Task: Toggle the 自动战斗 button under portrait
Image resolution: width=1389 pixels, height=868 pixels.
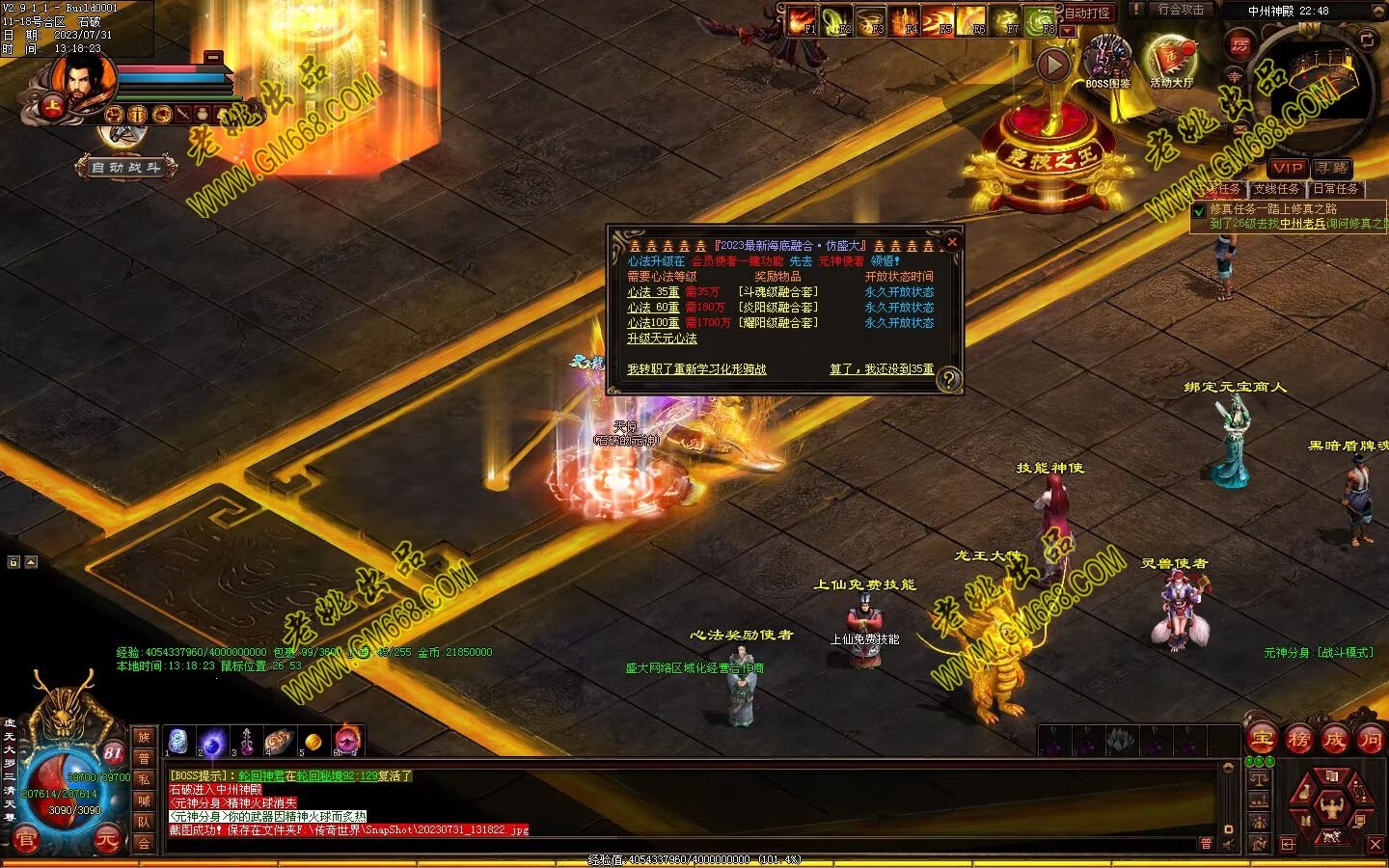Action: click(126, 168)
